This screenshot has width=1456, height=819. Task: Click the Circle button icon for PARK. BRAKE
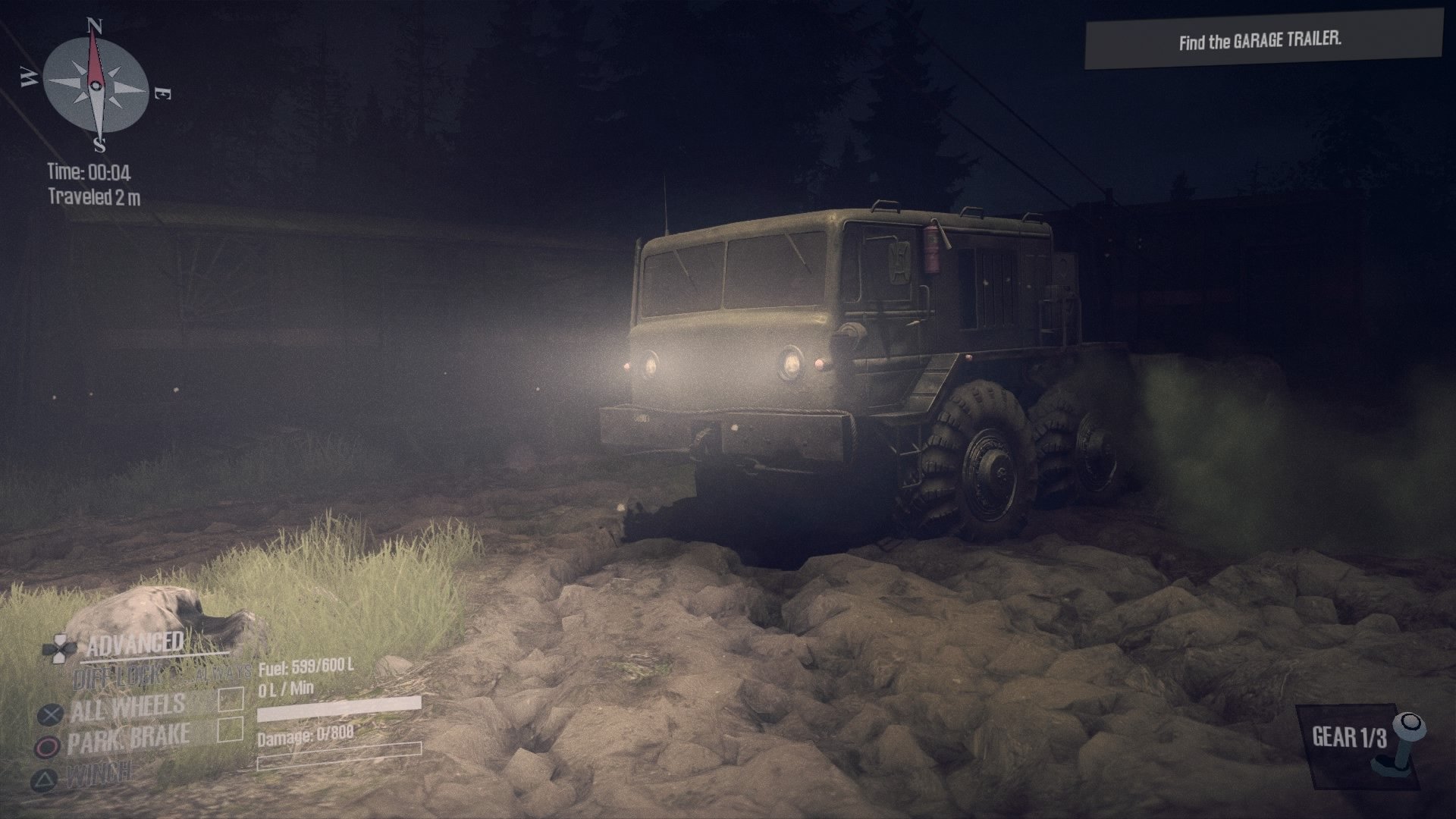coord(50,748)
